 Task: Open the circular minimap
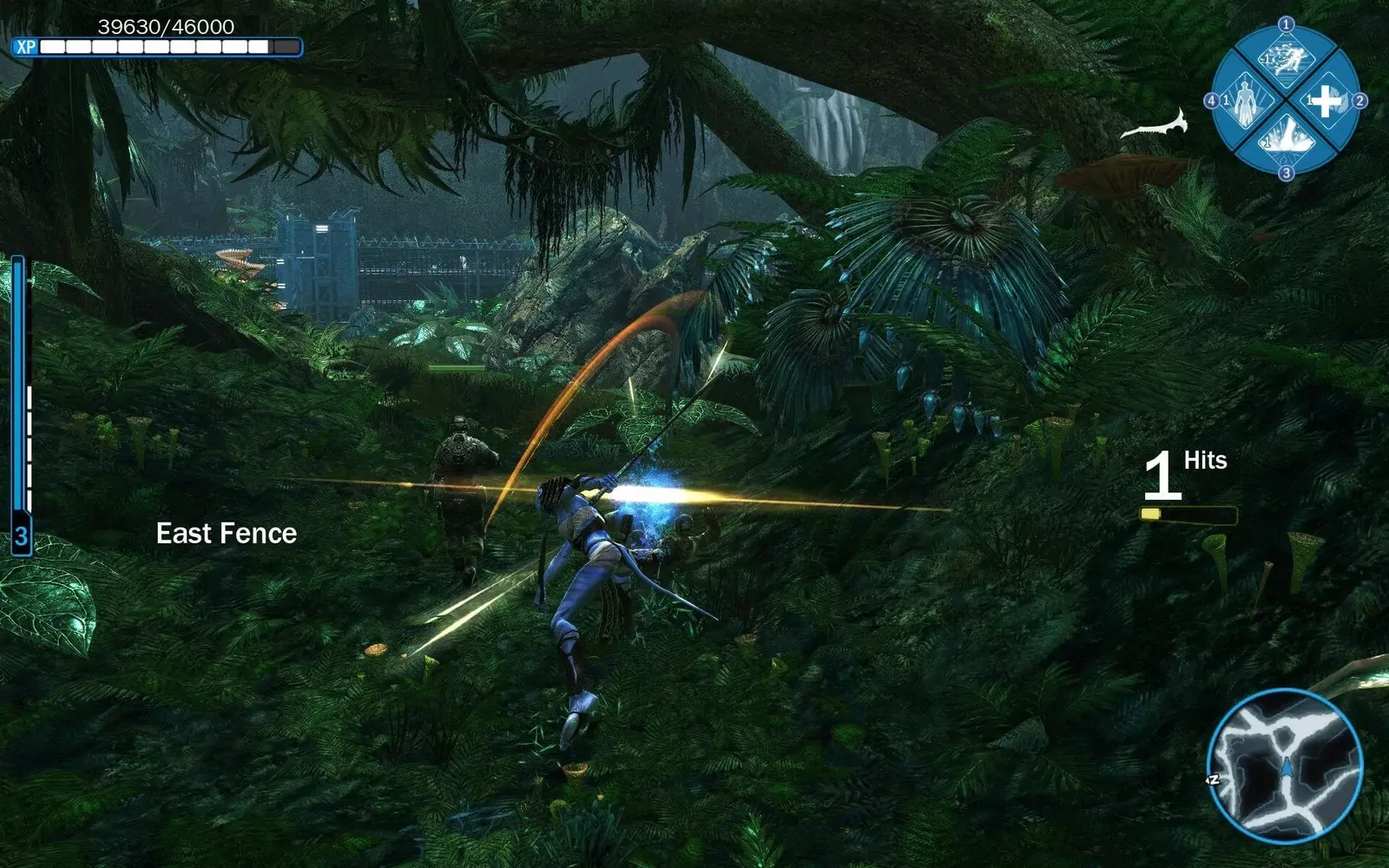coord(1285,766)
